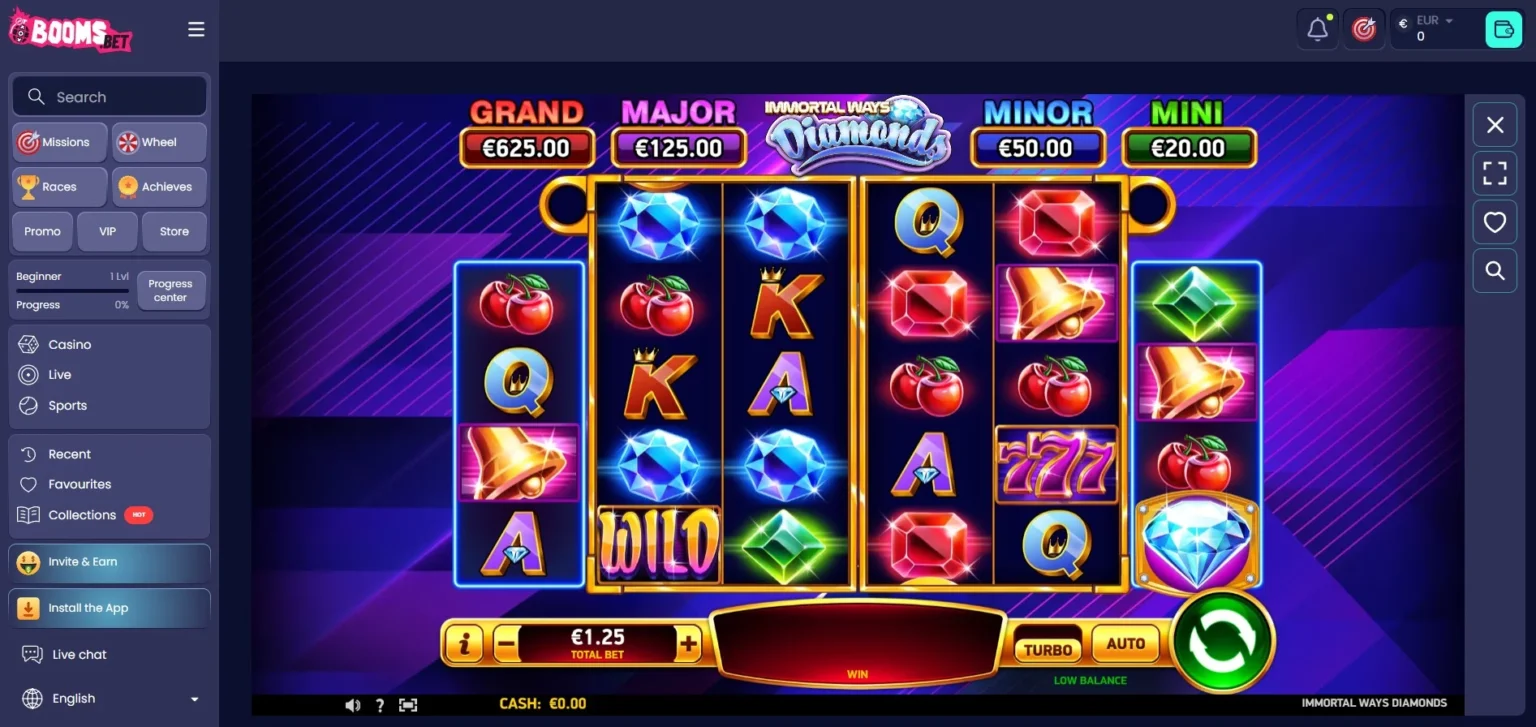
Task: Enable Turbo spin mode
Action: pyautogui.click(x=1047, y=649)
